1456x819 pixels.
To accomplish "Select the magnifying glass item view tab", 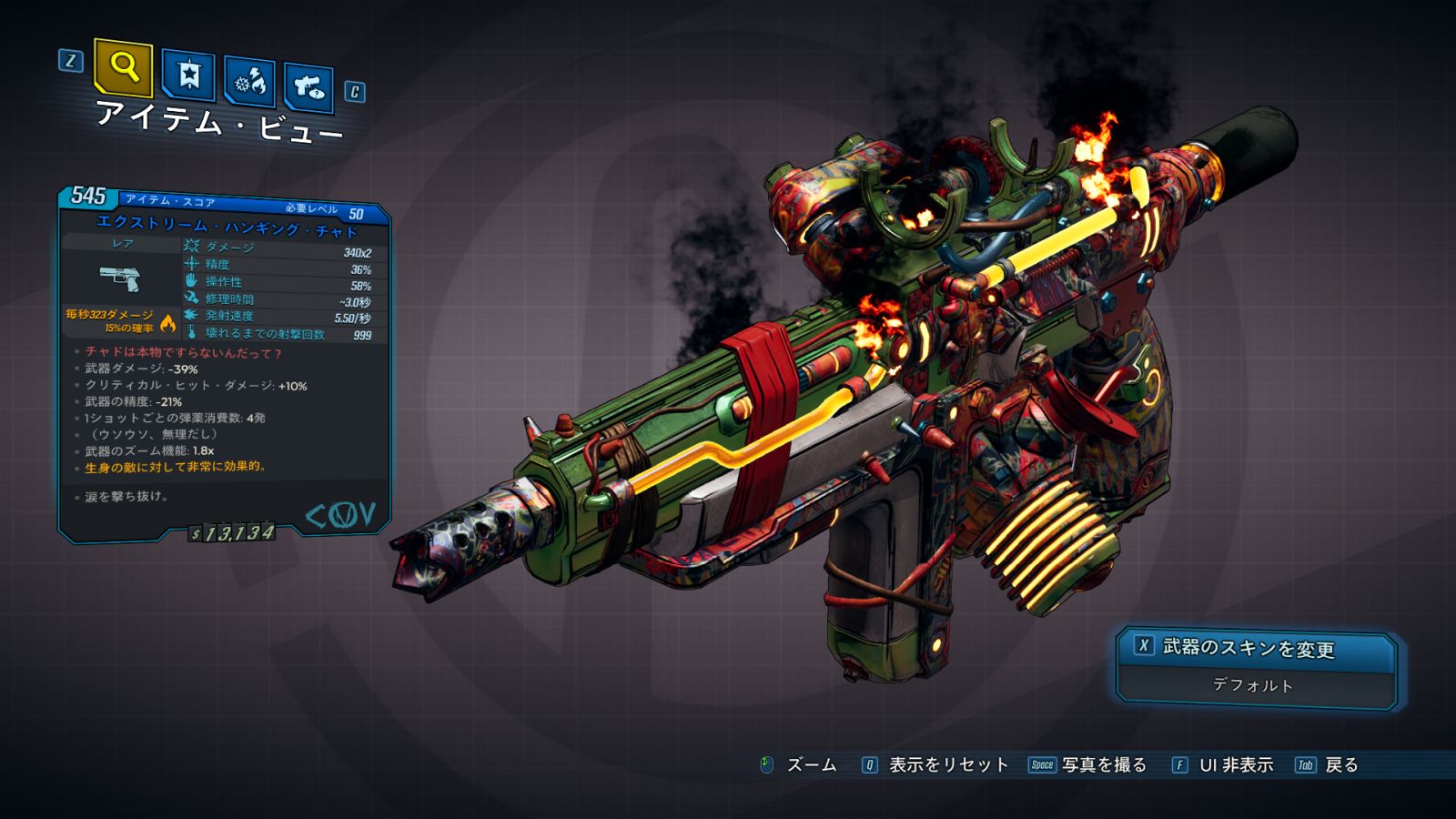I will (x=123, y=67).
